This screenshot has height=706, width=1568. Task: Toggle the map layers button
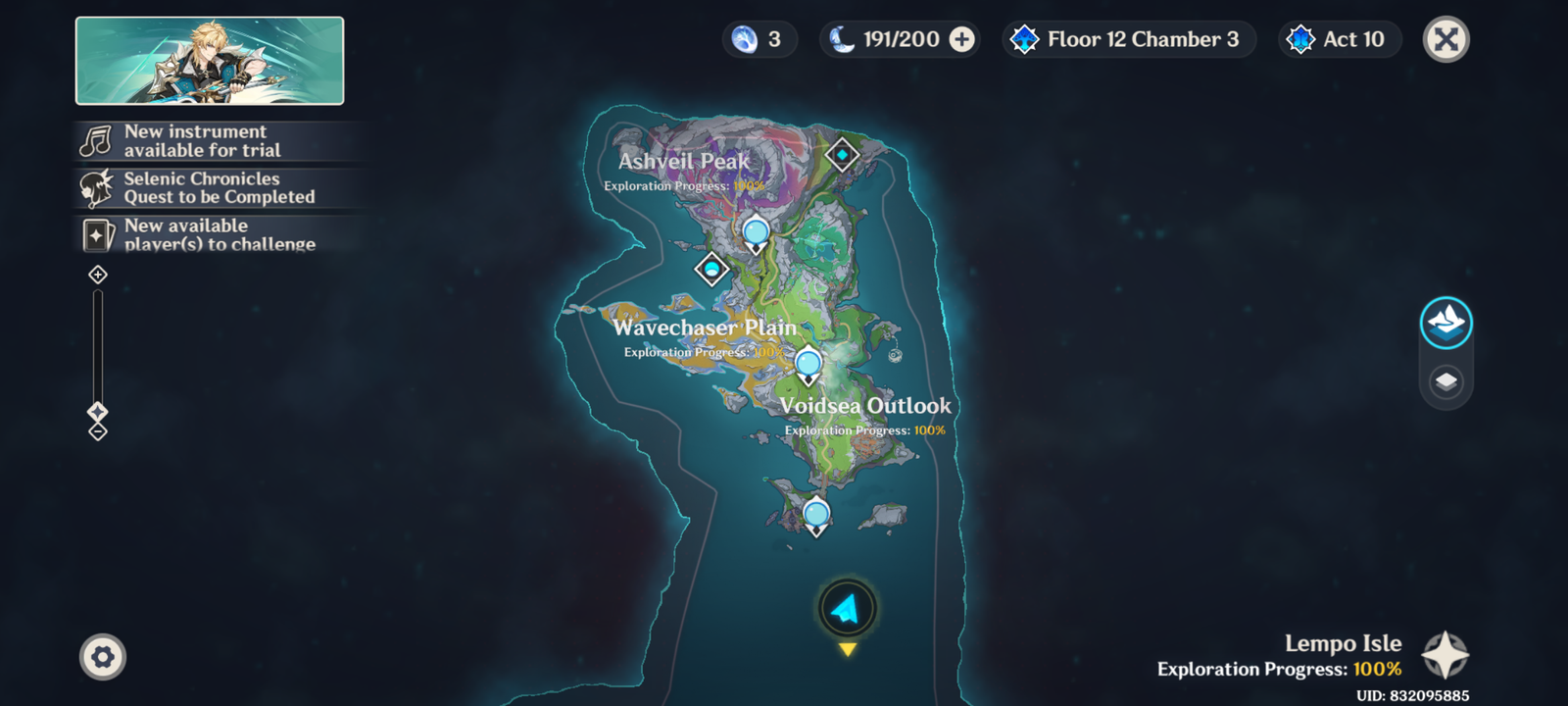pyautogui.click(x=1445, y=381)
